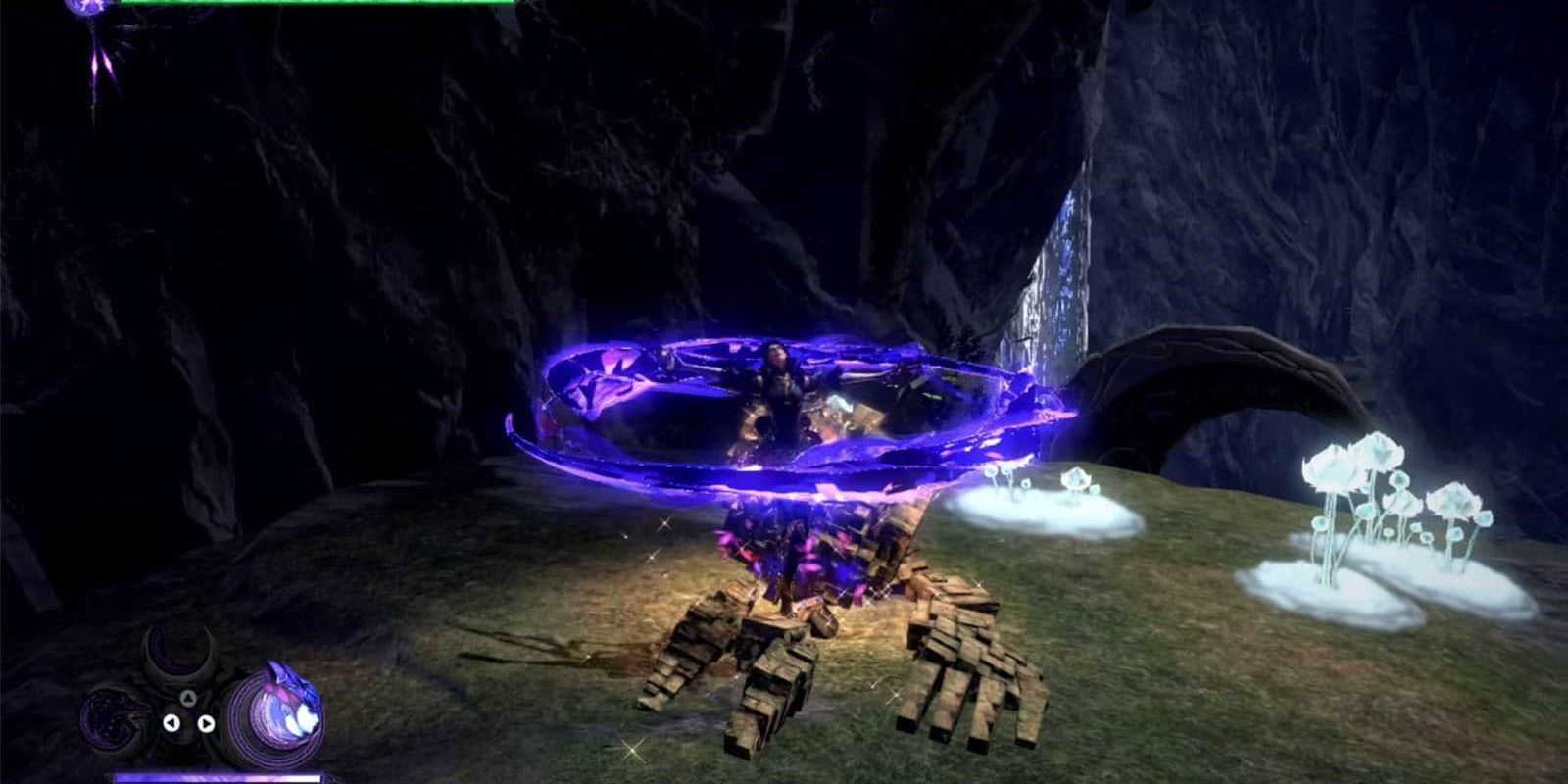Cycle abilities using the left arrow chevron
Screen dimensions: 1568x784
click(171, 723)
